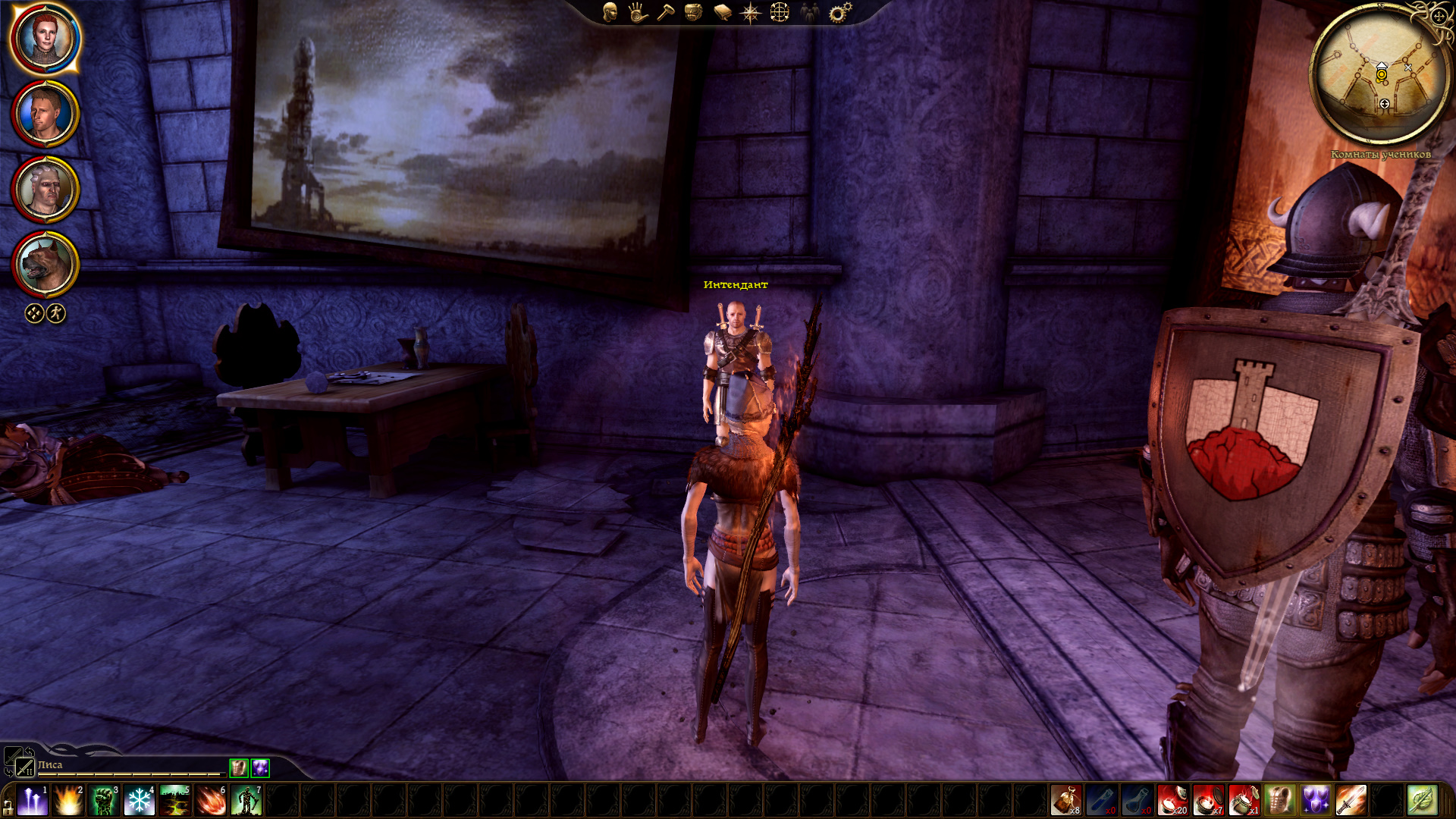Open the character record head icon

click(610, 12)
